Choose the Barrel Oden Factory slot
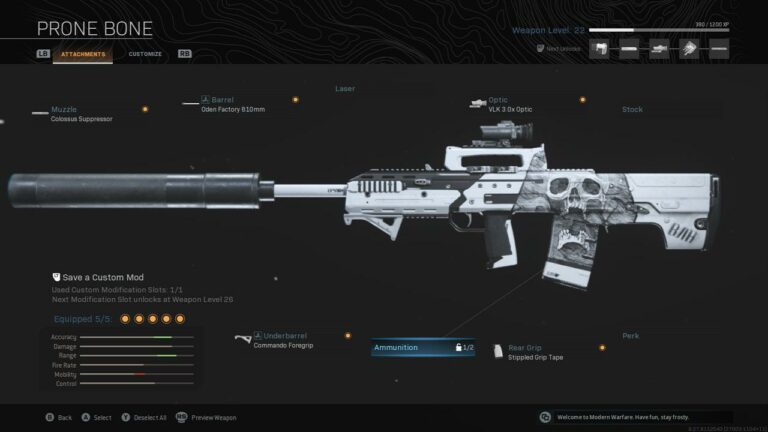Screen dimensions: 768x432 tap(240, 104)
